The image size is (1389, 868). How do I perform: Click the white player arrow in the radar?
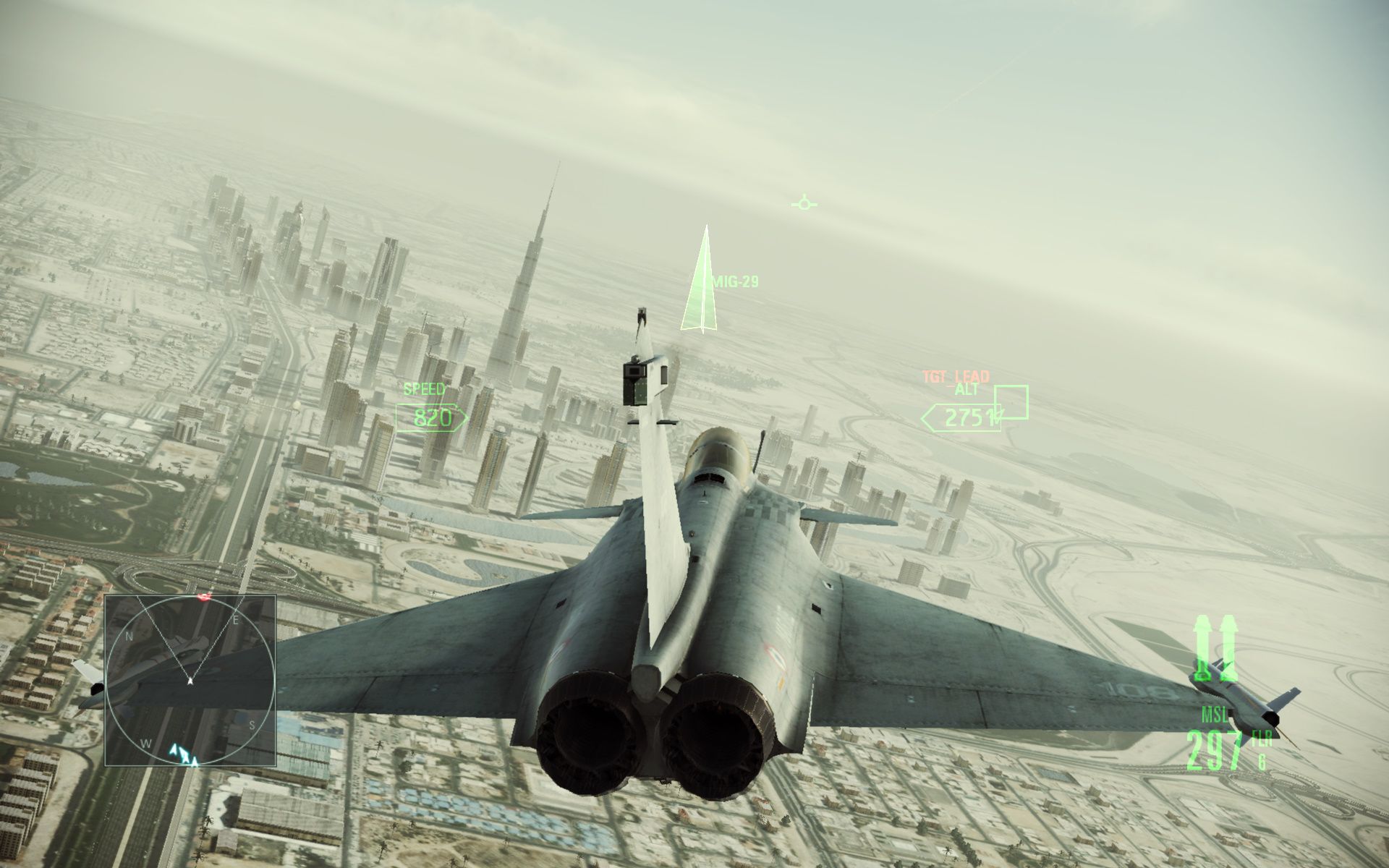(x=190, y=681)
